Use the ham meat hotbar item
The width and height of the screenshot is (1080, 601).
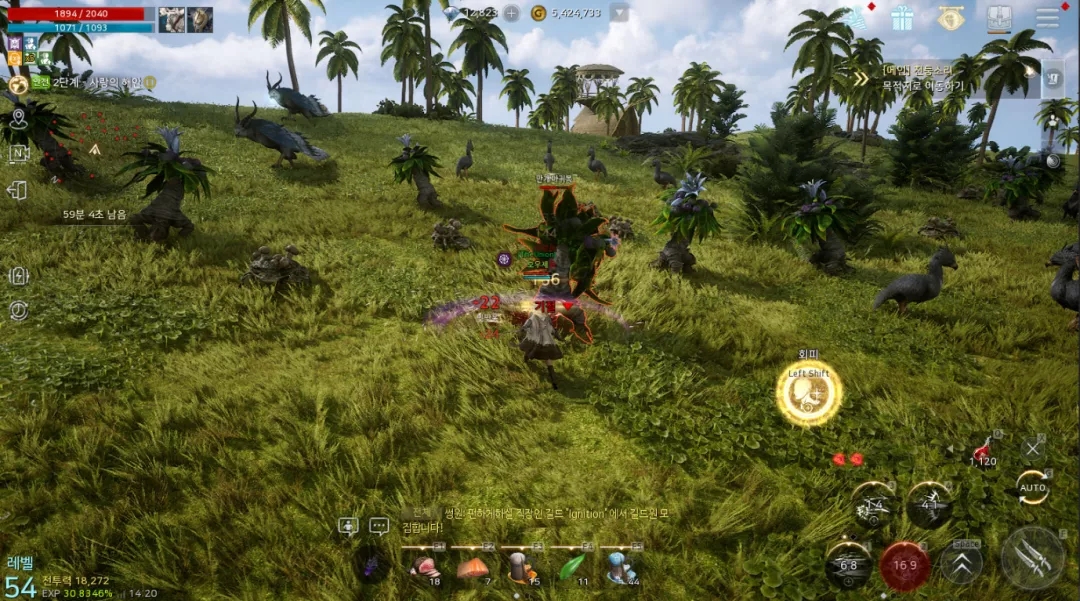pos(425,567)
